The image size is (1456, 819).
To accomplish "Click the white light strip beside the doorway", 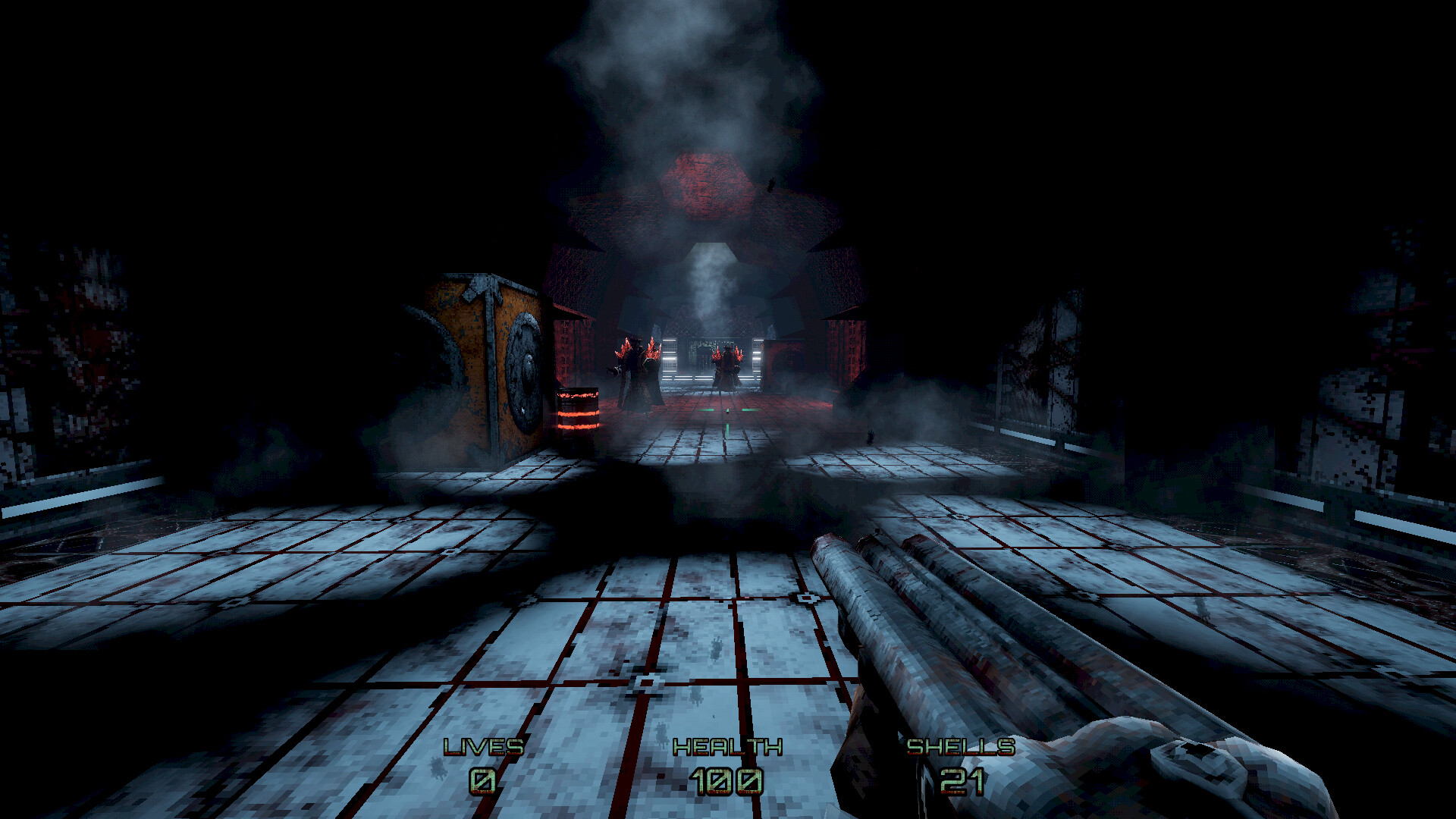I will point(668,360).
